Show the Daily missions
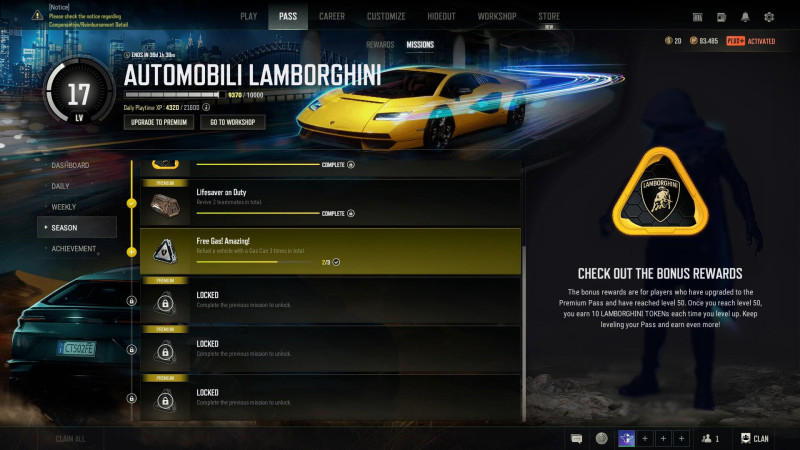 [62, 186]
